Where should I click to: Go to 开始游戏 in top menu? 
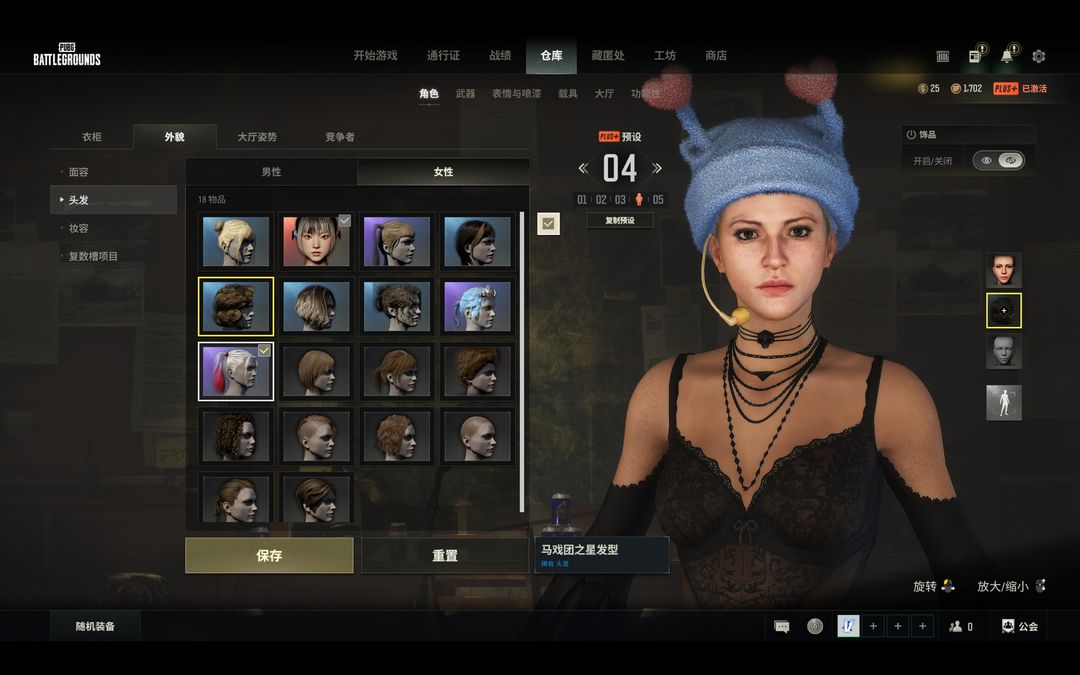pyautogui.click(x=375, y=56)
